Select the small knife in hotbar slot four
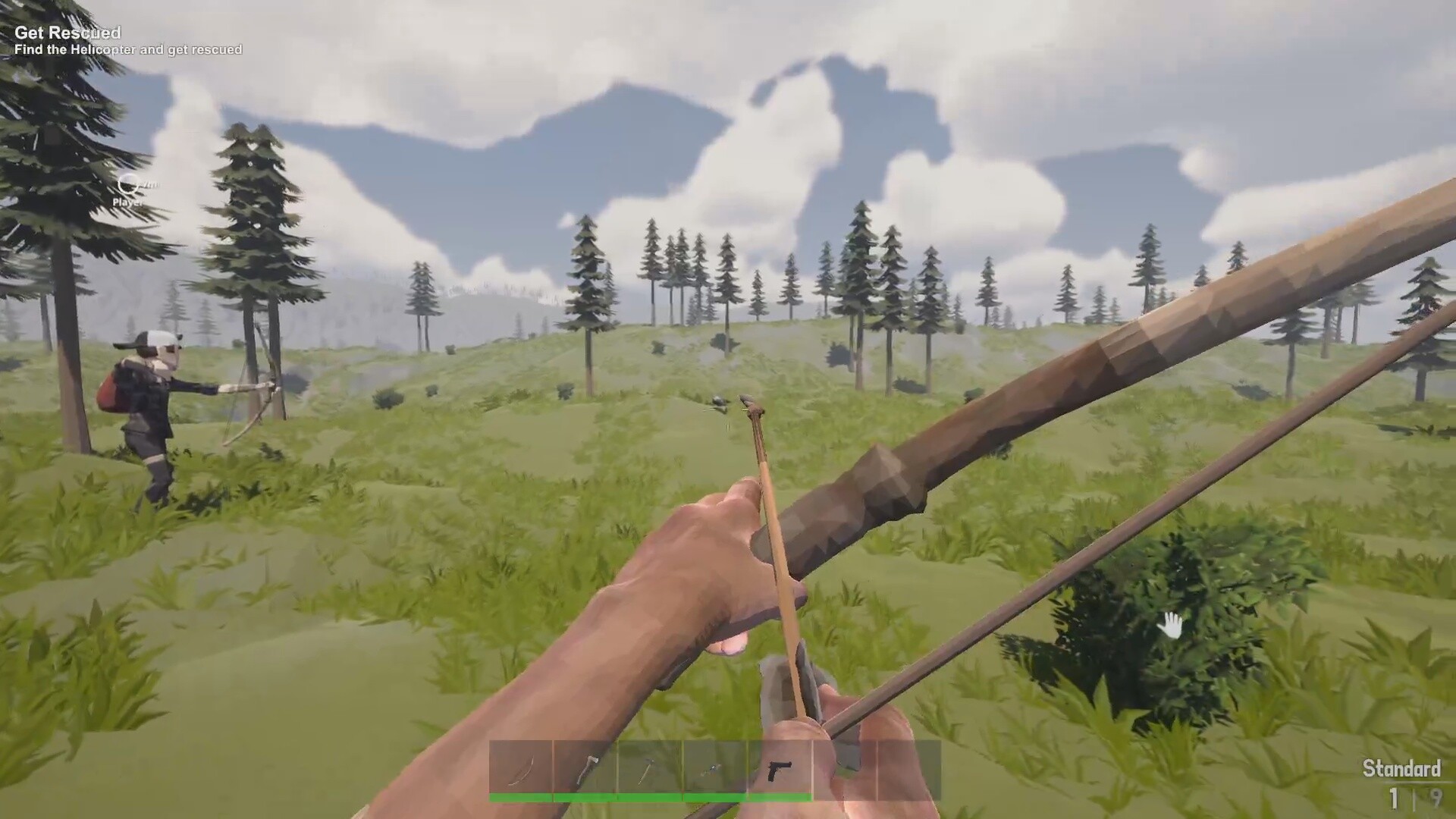Viewport: 1456px width, 819px height. point(717,767)
